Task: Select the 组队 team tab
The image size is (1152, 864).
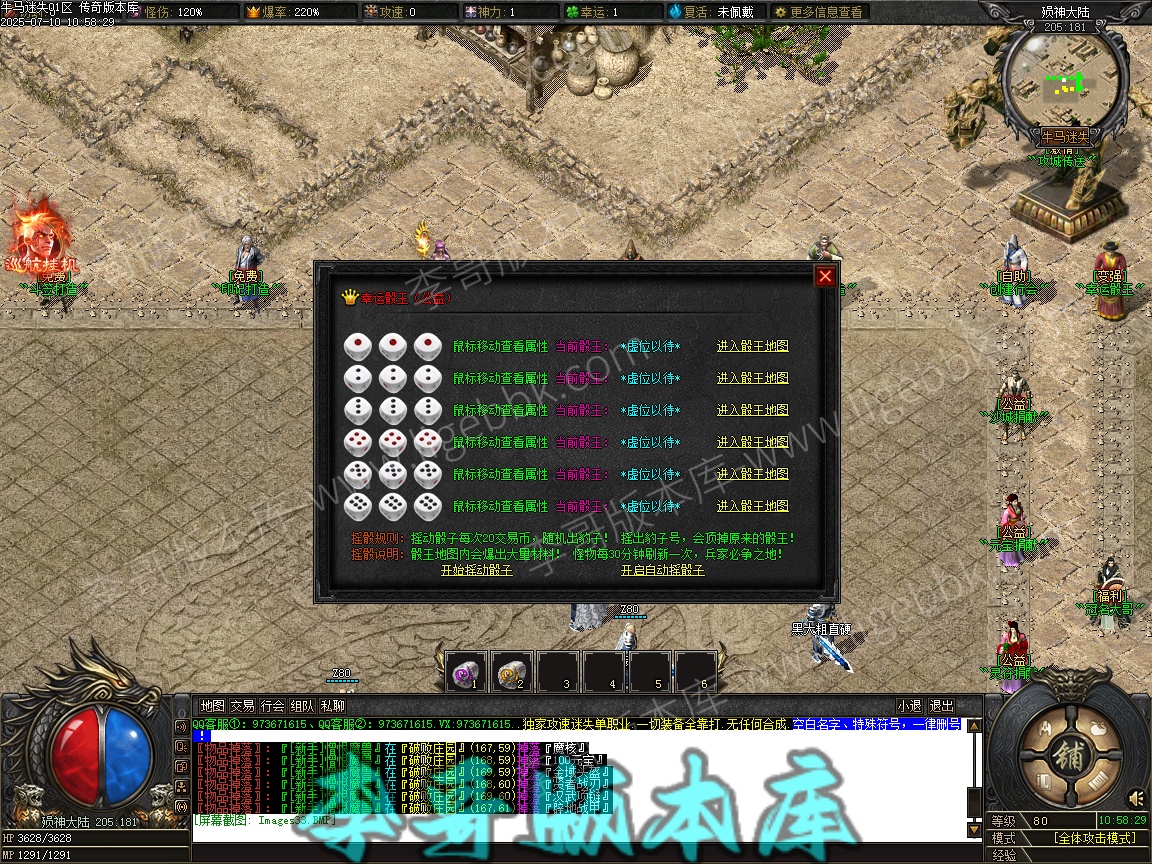Action: [x=302, y=705]
